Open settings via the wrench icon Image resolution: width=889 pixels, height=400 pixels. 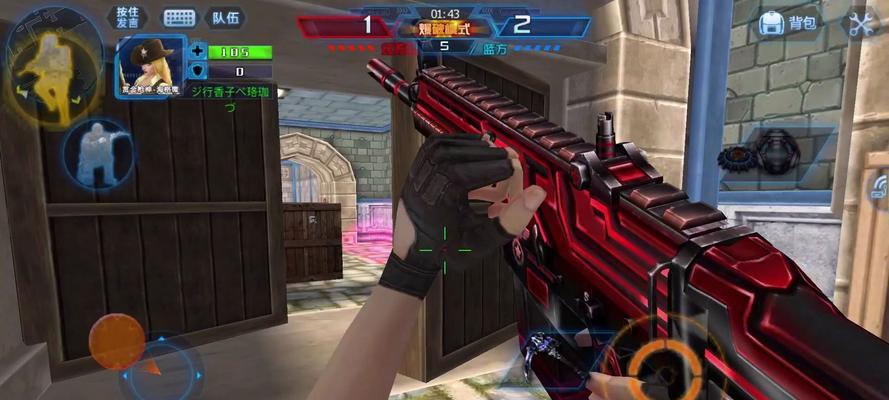pyautogui.click(x=861, y=24)
